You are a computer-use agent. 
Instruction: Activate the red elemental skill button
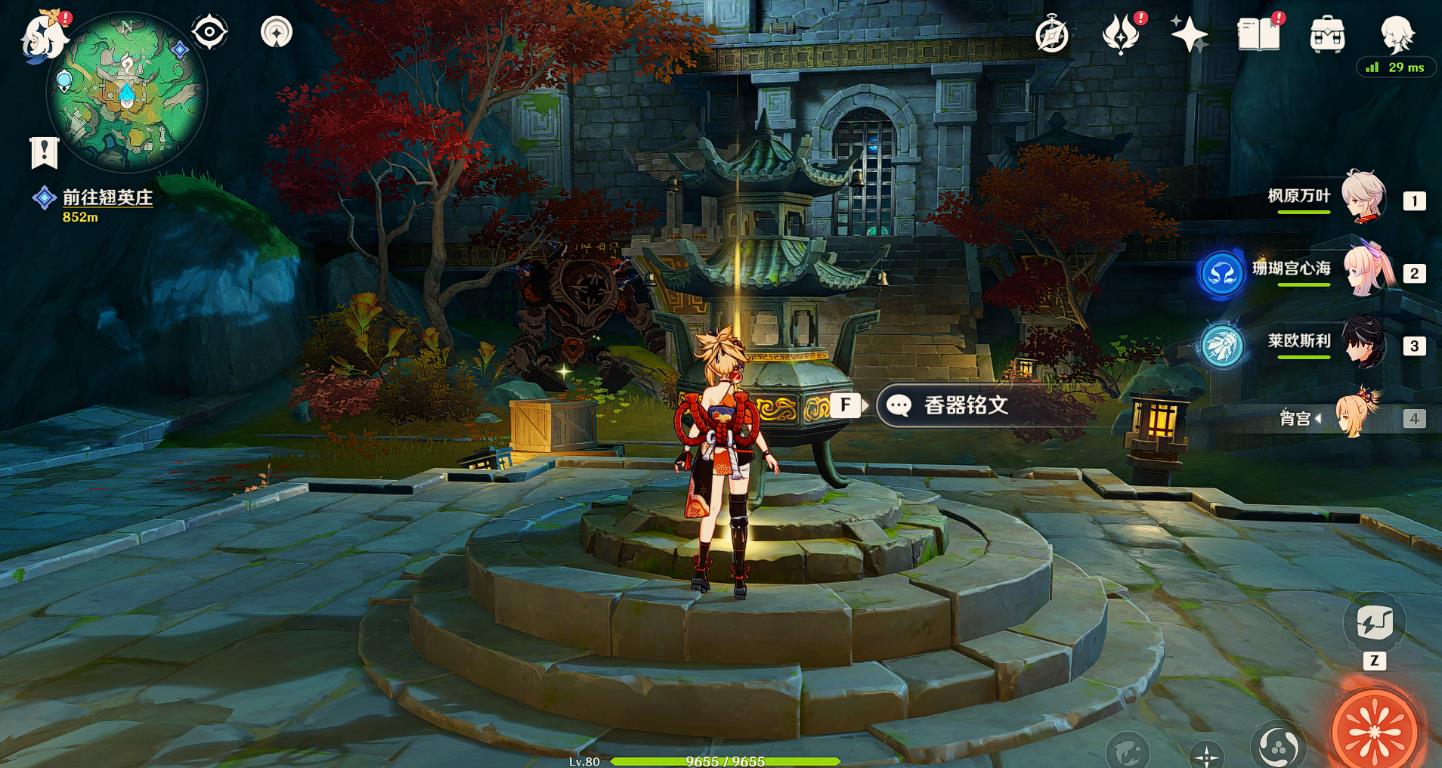[x=1376, y=729]
